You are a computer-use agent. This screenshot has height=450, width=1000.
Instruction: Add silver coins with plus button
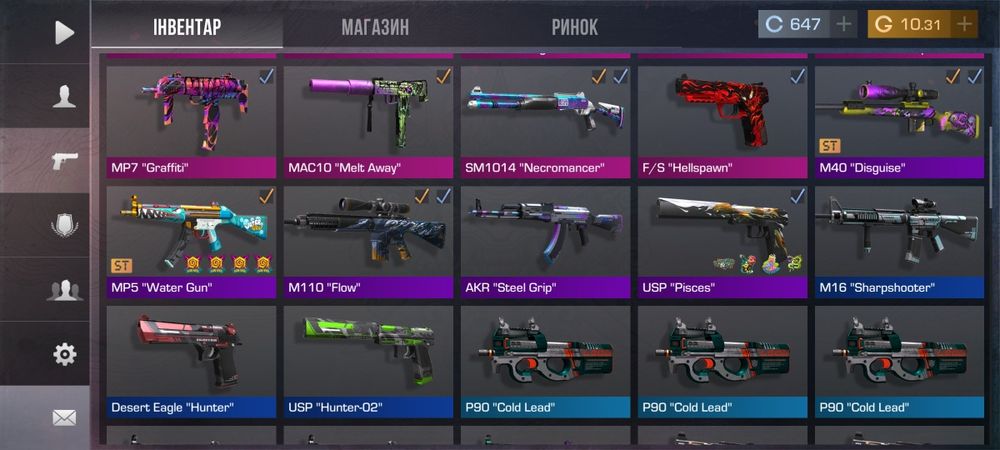click(x=844, y=24)
